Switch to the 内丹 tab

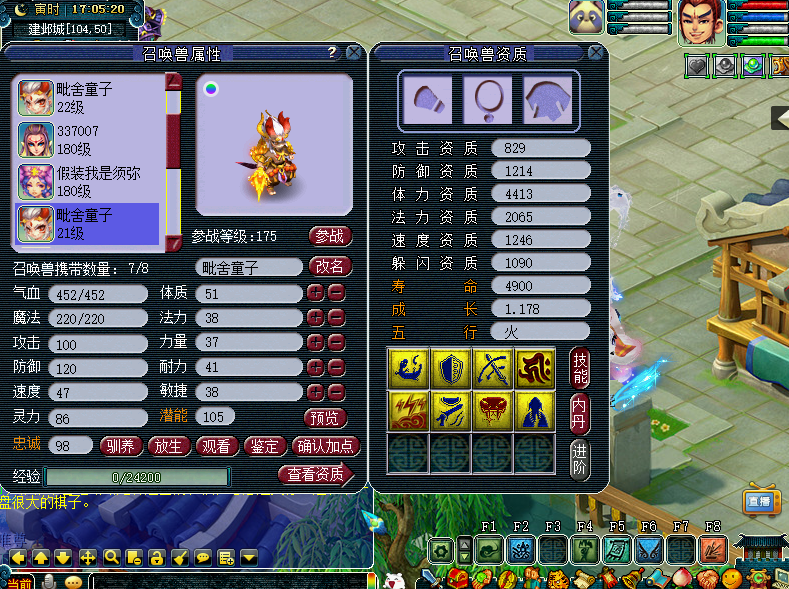click(x=580, y=412)
